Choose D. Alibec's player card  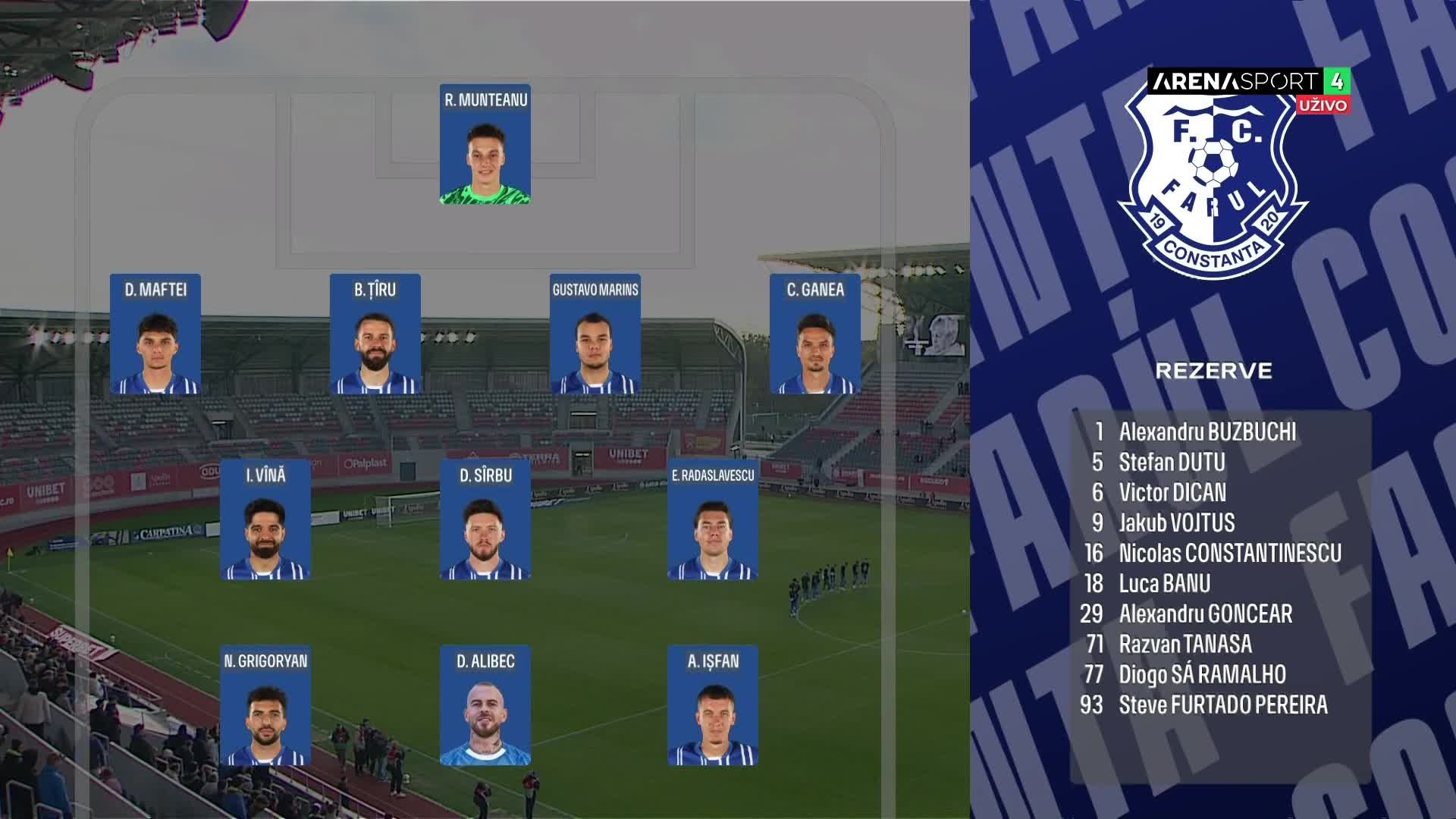[x=485, y=705]
